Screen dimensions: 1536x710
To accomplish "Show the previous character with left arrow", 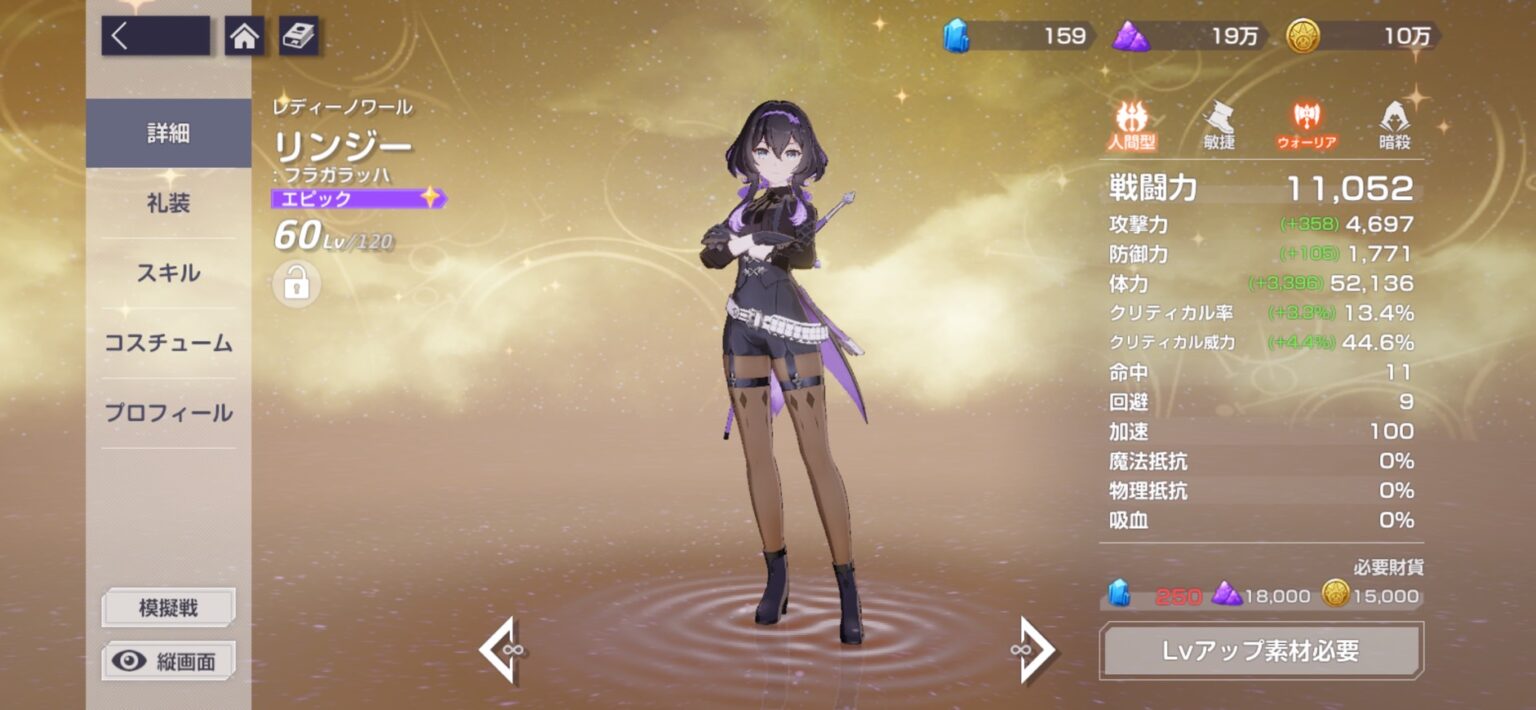I will (x=502, y=650).
